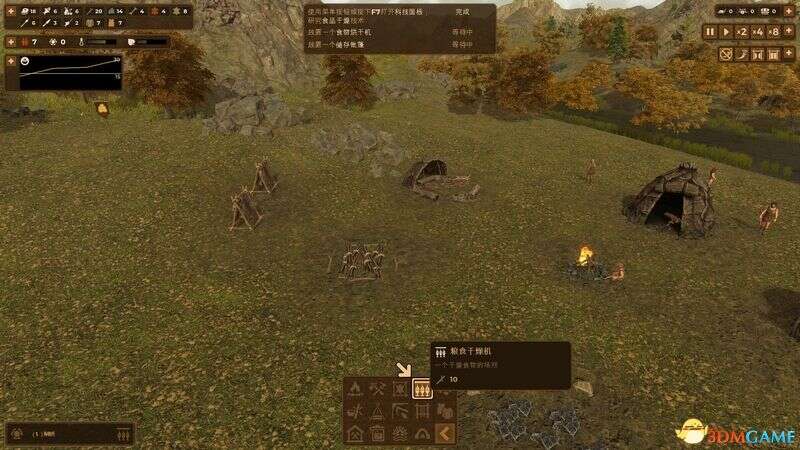Choose the house build icon
The height and width of the screenshot is (450, 800).
[x=356, y=433]
